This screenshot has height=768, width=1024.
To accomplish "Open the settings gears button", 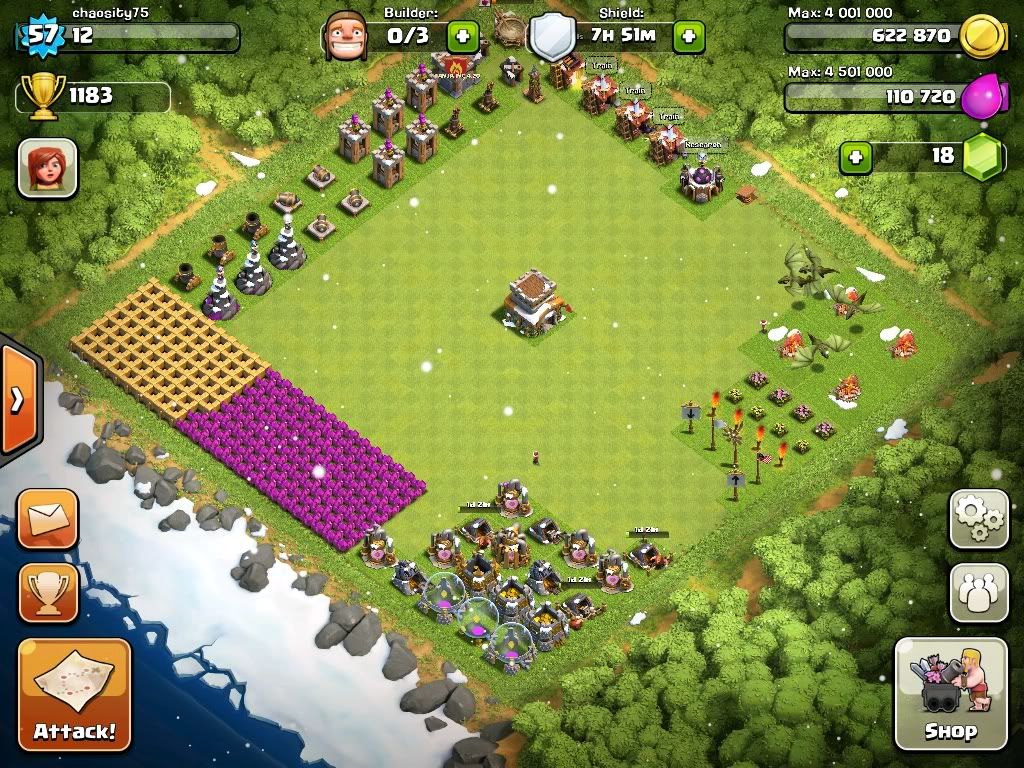I will click(978, 519).
